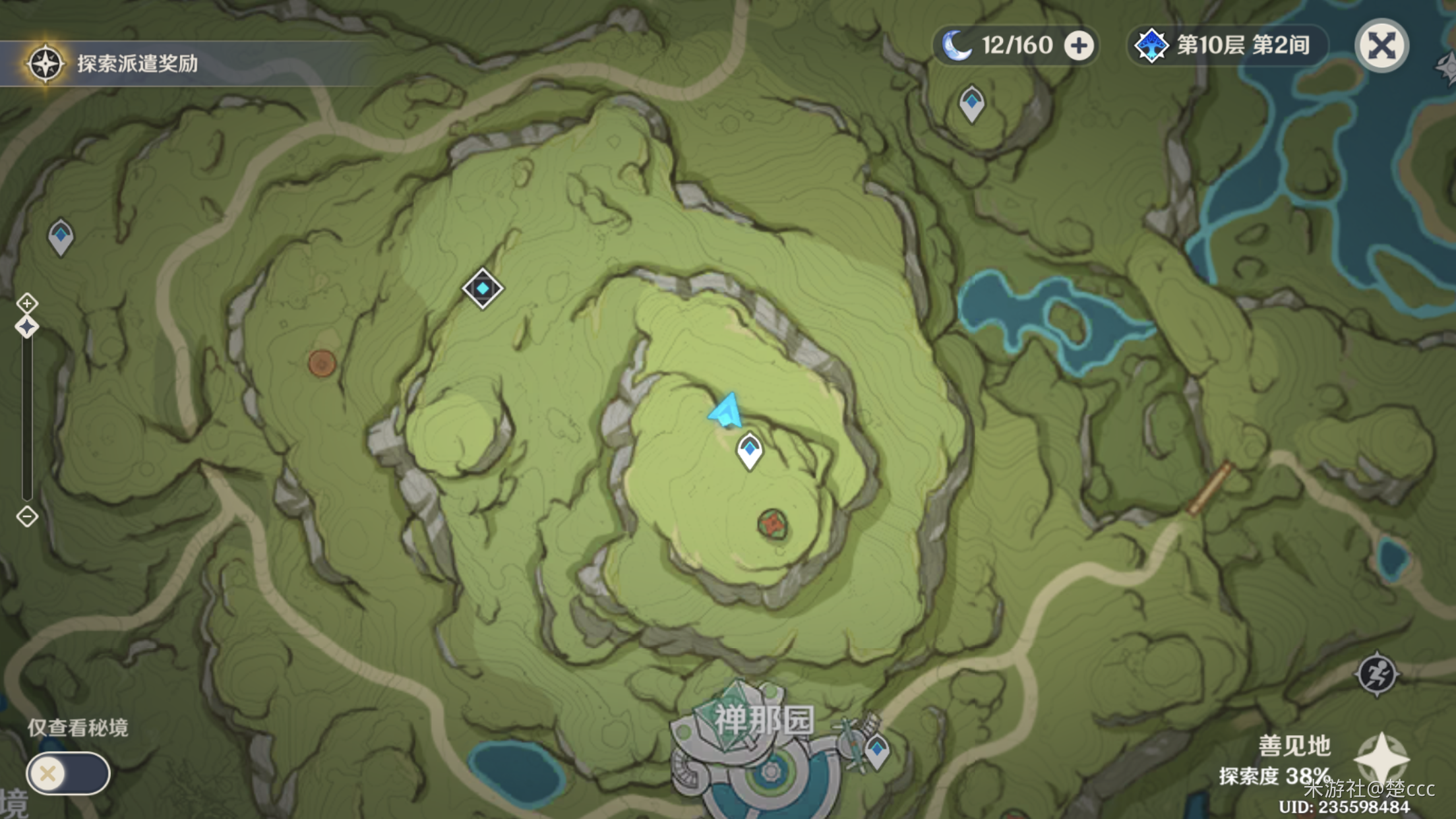Click the orange round map marker
This screenshot has width=1456, height=819.
322,363
